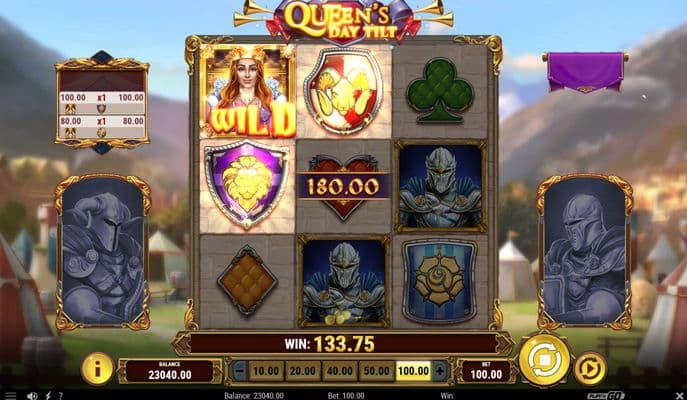Pick the 50.00 bet value
687x400 pixels.
coord(376,371)
